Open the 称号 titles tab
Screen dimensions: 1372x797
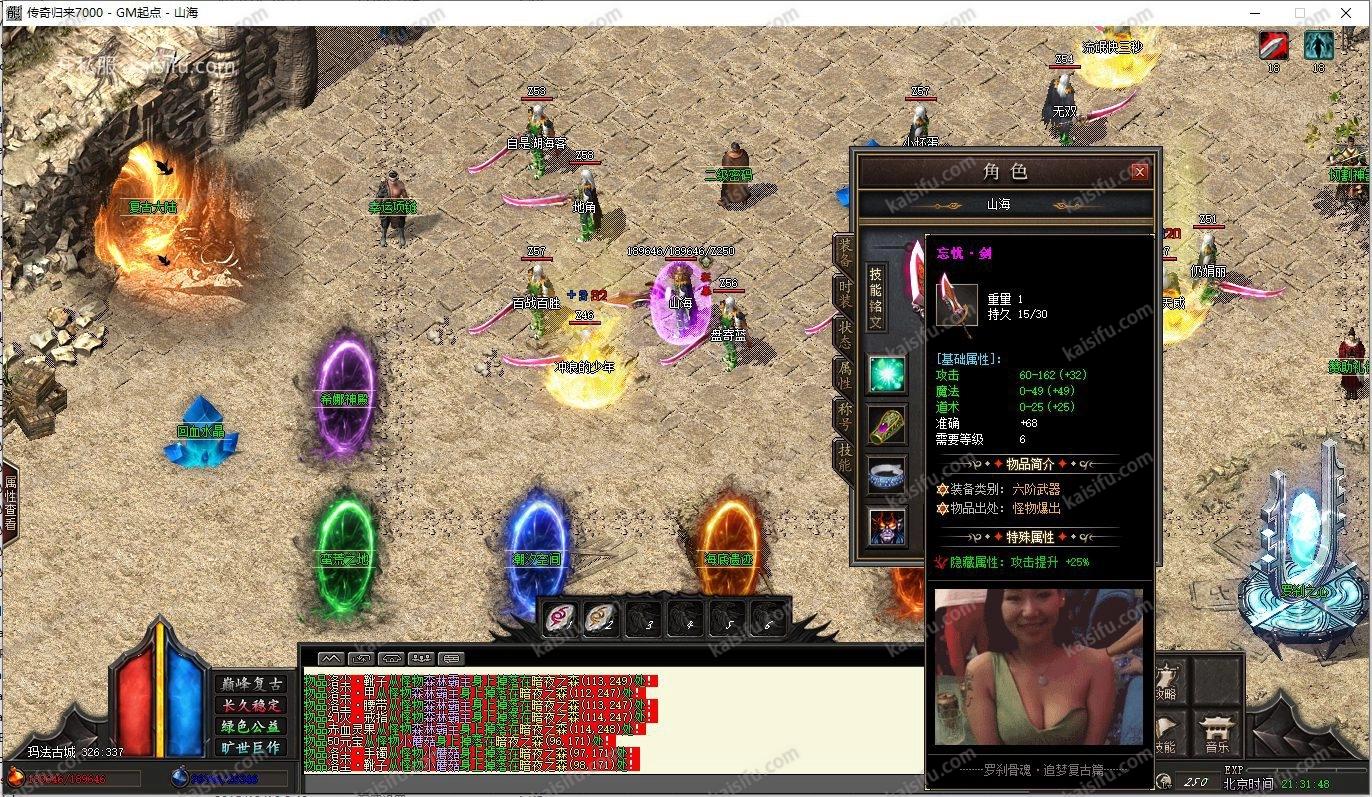point(845,414)
